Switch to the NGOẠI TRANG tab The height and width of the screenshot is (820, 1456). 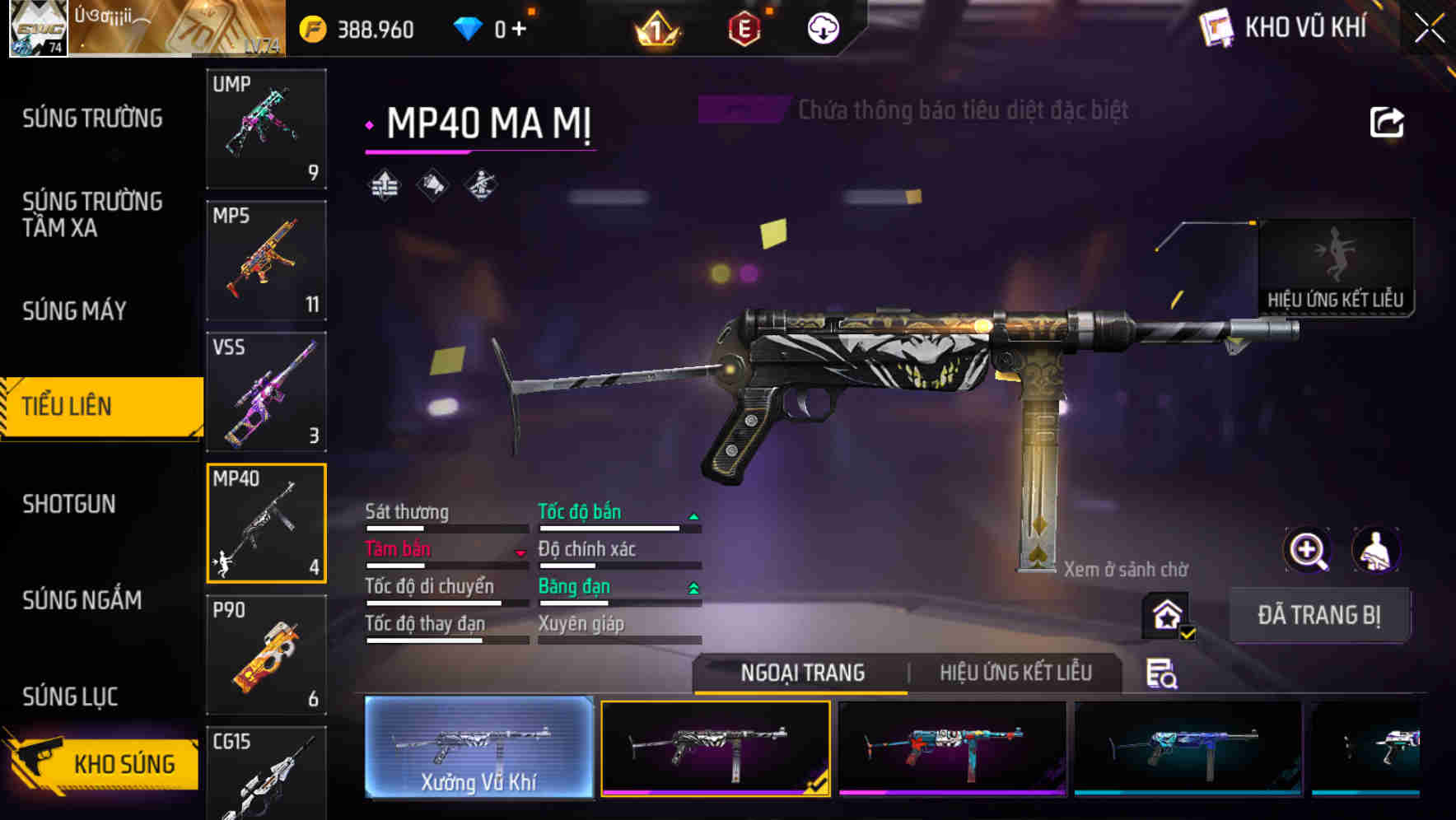pos(800,673)
